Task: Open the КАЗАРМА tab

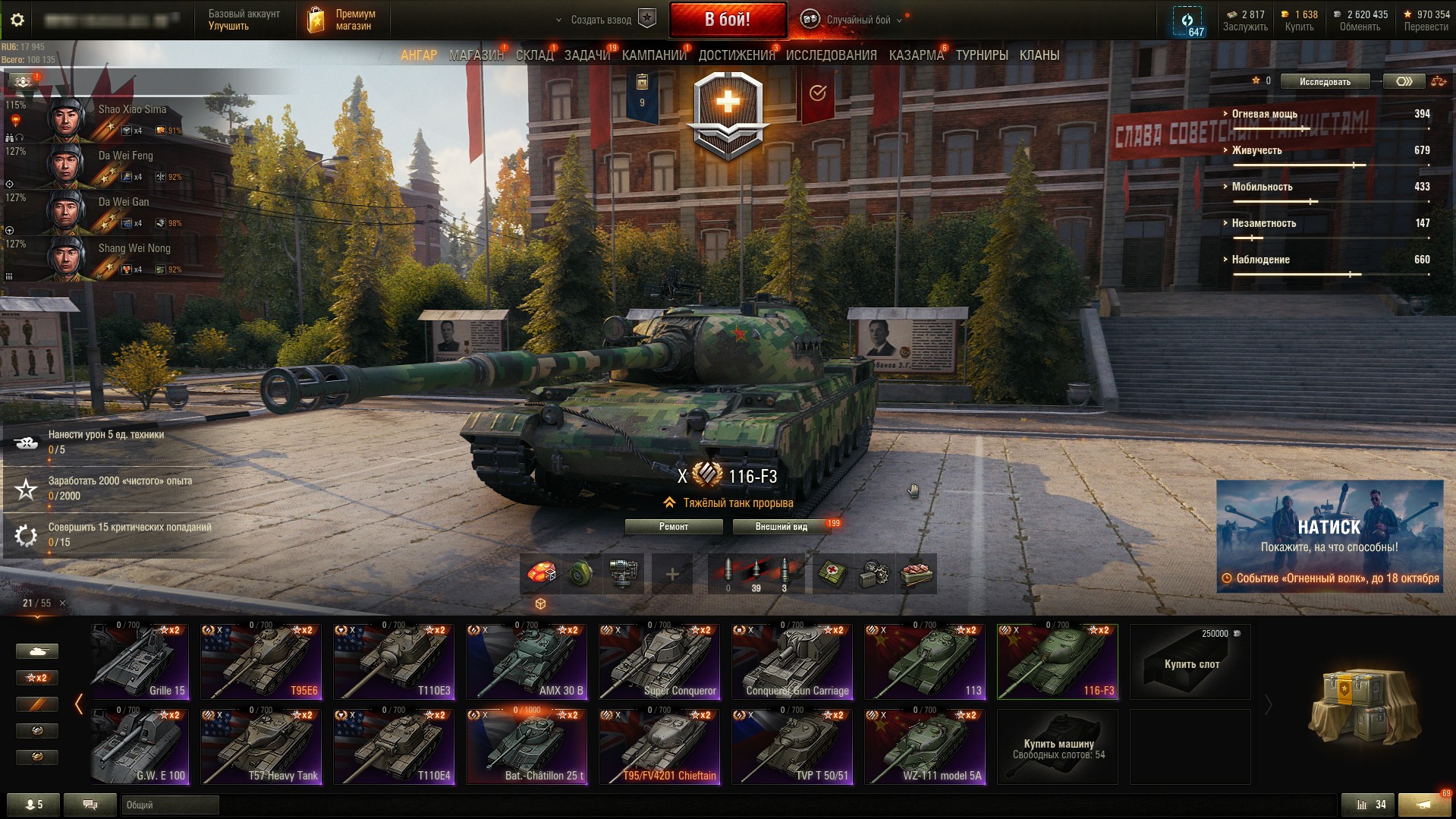Action: (916, 55)
